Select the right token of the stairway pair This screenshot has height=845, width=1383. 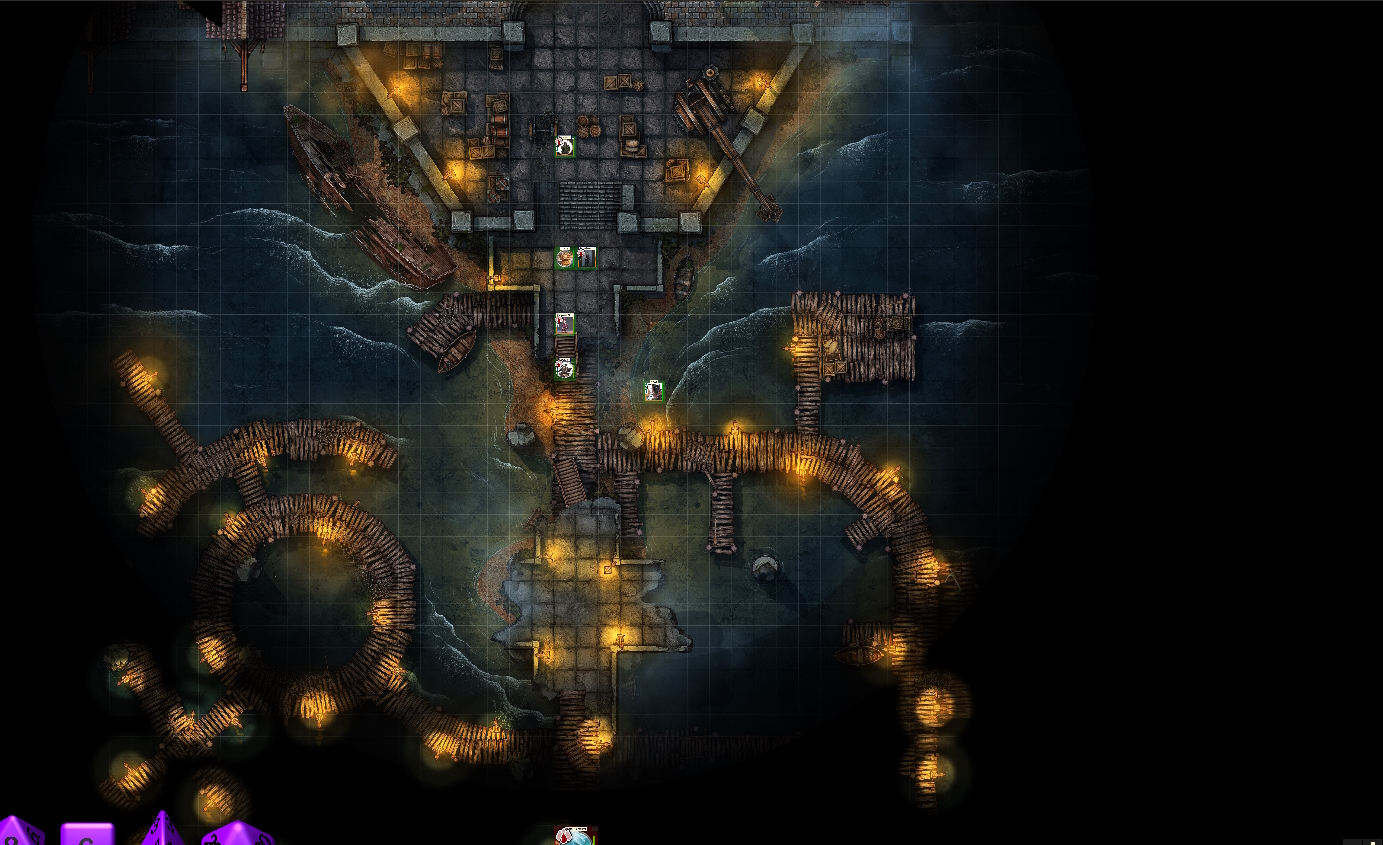coord(586,258)
